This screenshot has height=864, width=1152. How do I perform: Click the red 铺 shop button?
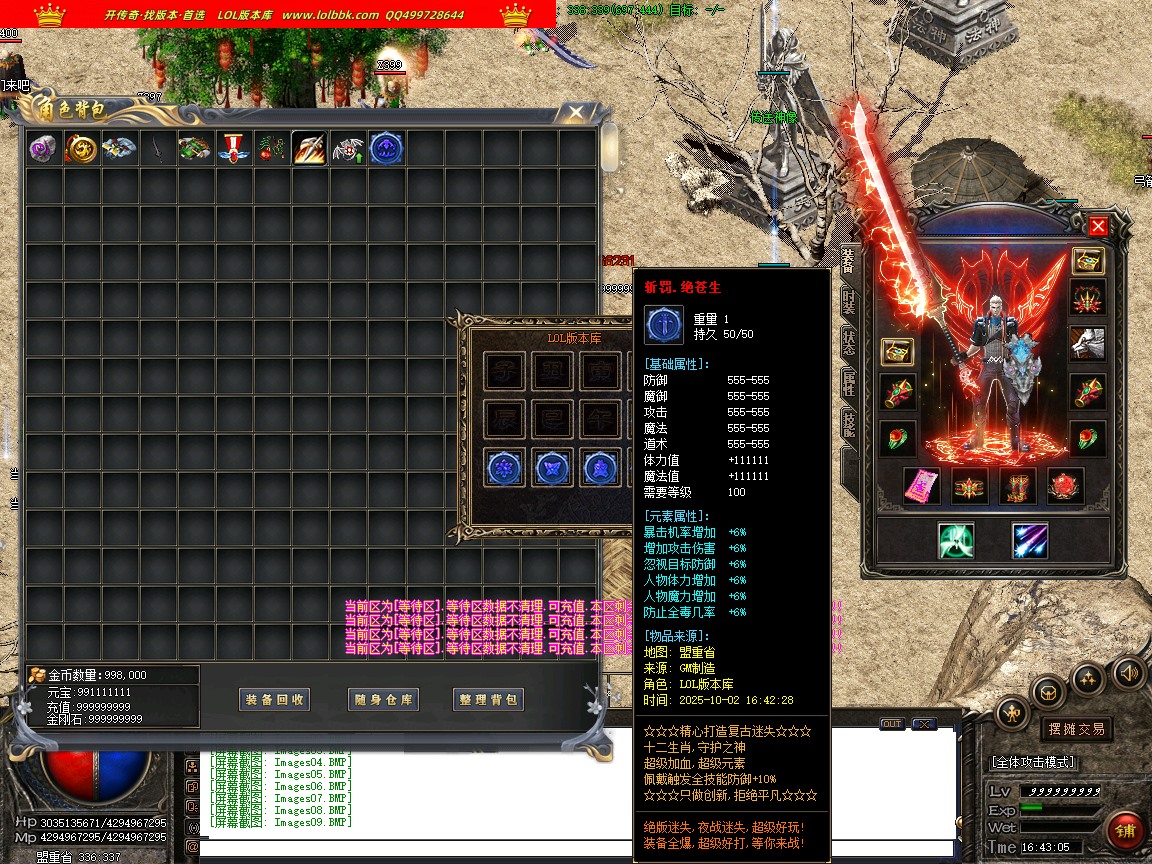1126,830
